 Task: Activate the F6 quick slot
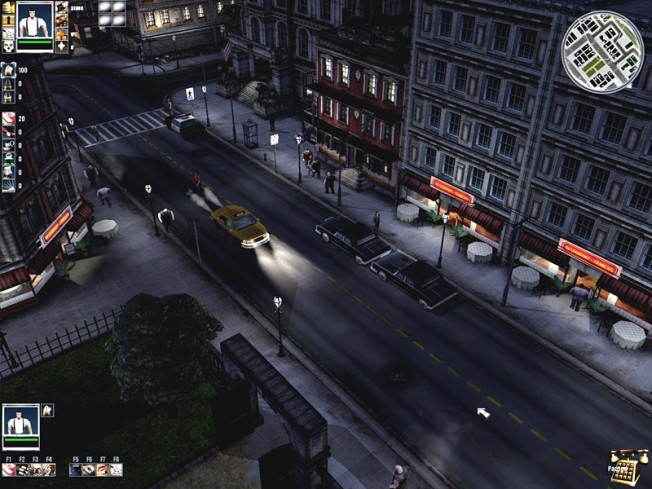pyautogui.click(x=89, y=469)
